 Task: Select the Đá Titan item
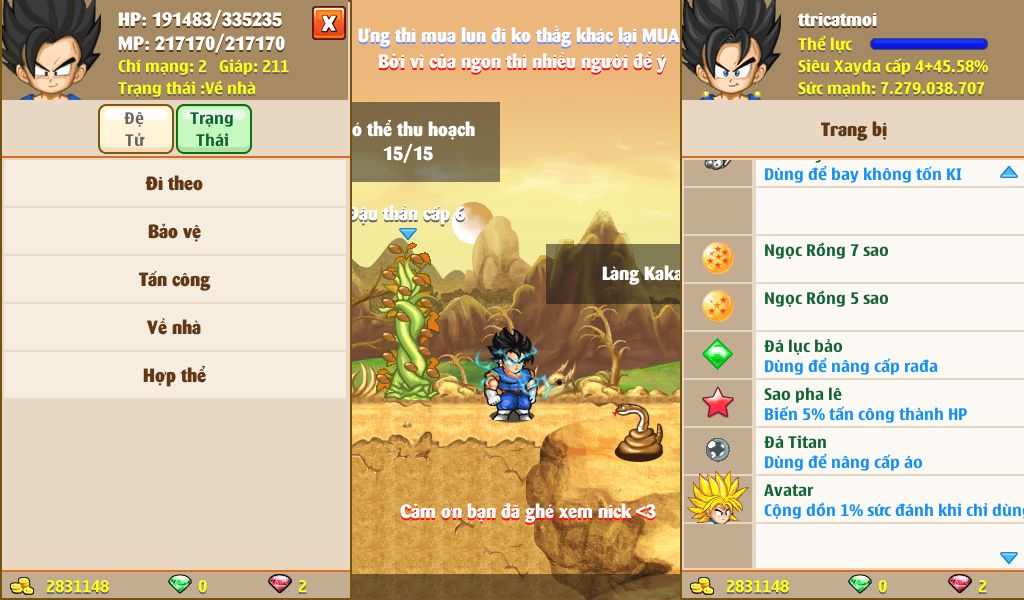(852, 451)
